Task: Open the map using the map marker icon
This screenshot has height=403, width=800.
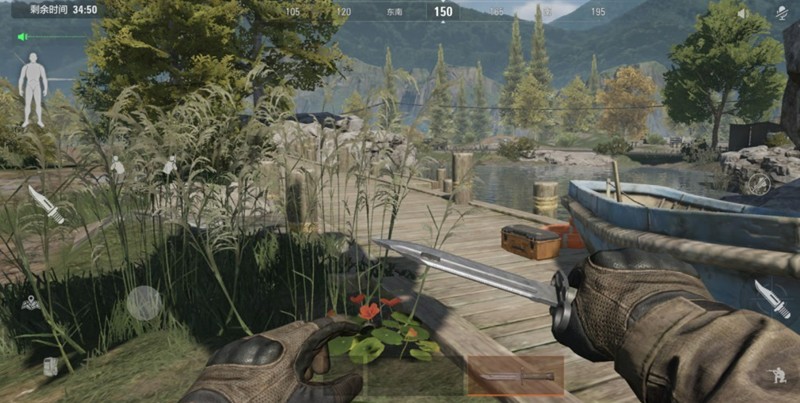Action: coord(31,302)
